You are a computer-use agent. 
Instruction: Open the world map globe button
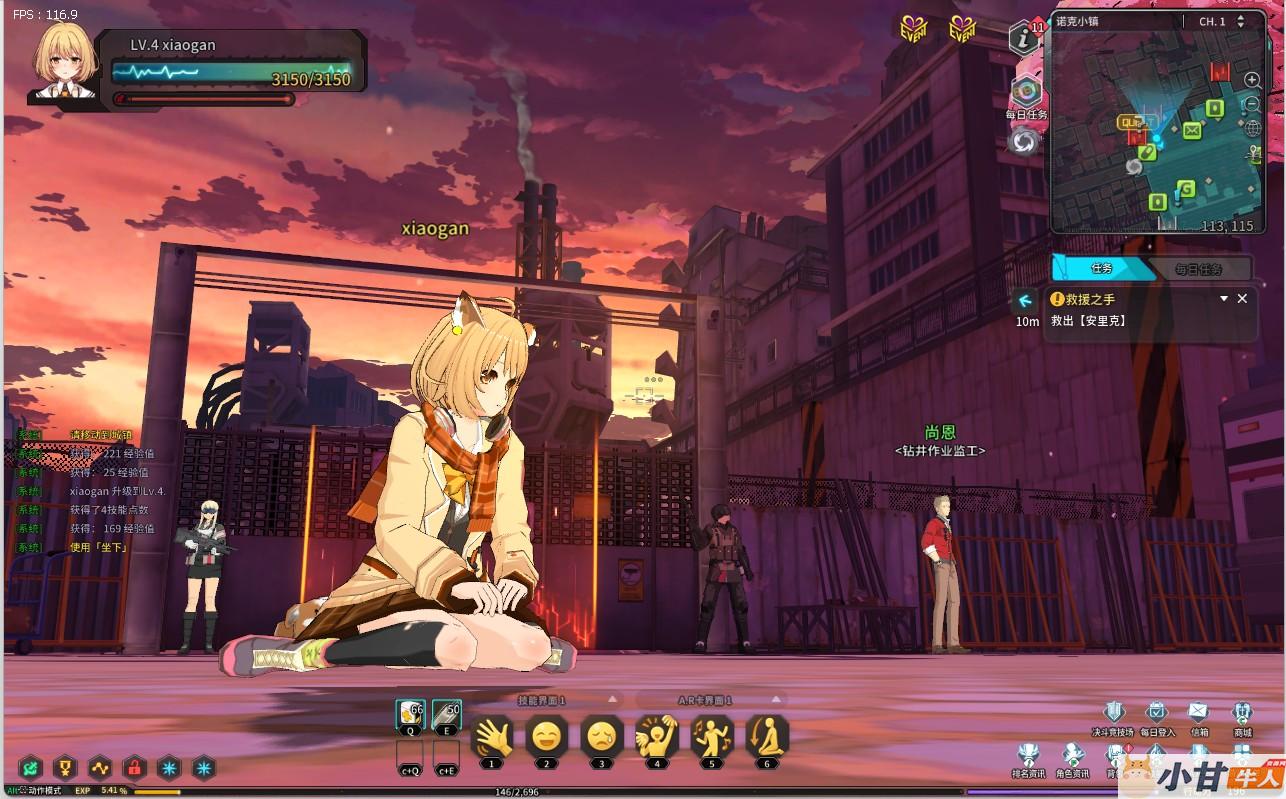point(1252,128)
